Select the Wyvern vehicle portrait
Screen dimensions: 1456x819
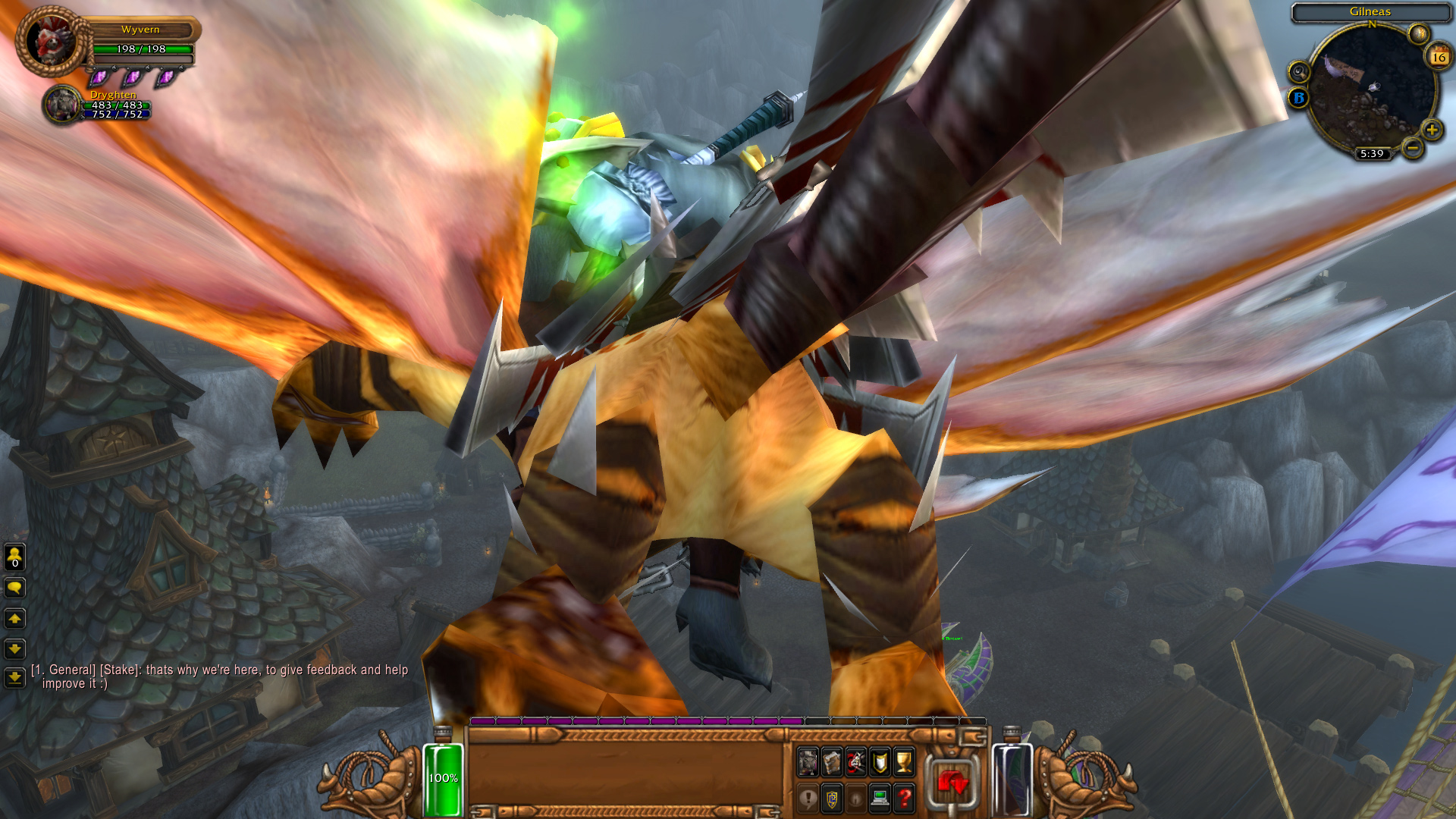pos(51,40)
